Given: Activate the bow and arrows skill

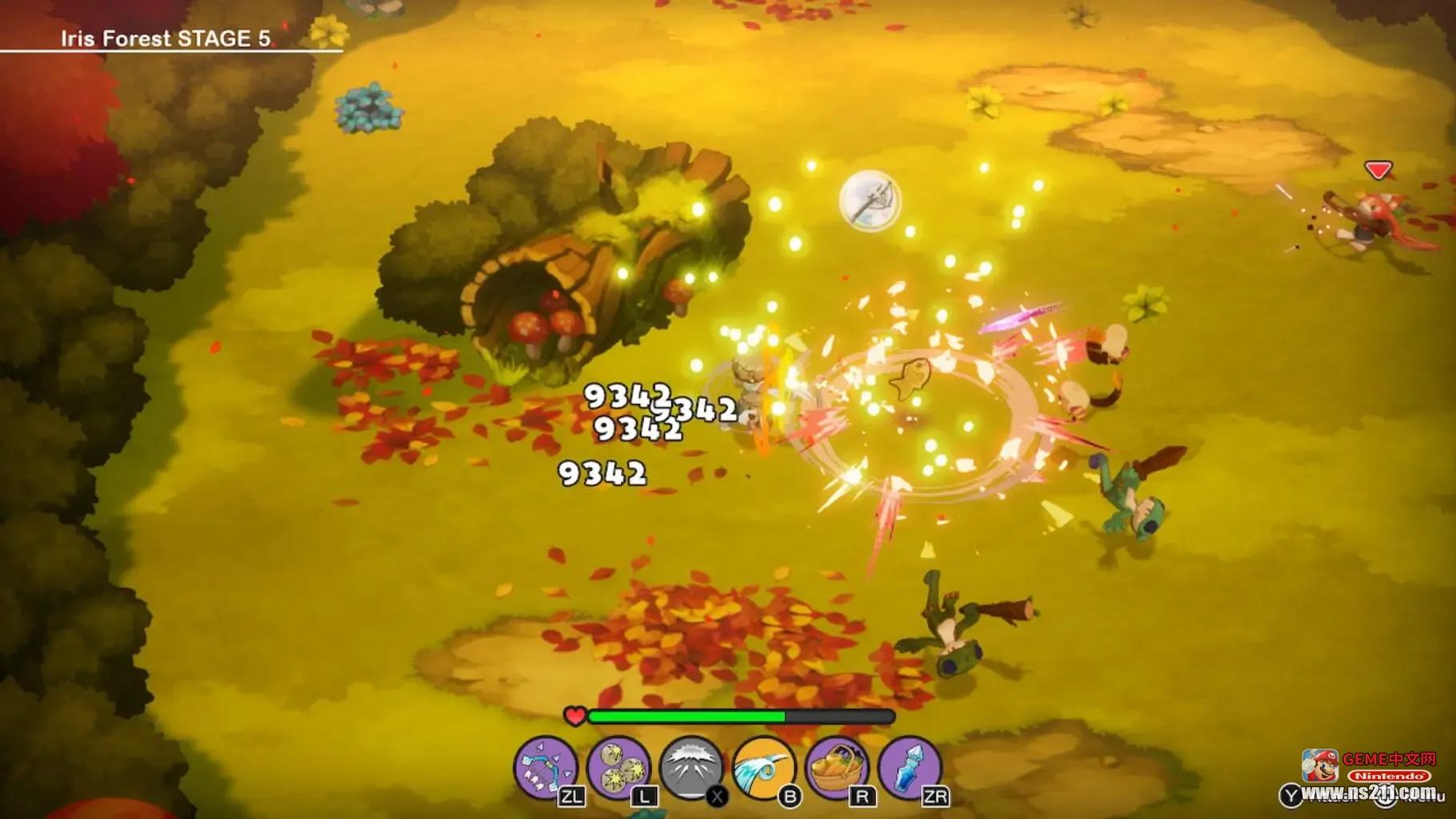Looking at the screenshot, I should point(545,767).
